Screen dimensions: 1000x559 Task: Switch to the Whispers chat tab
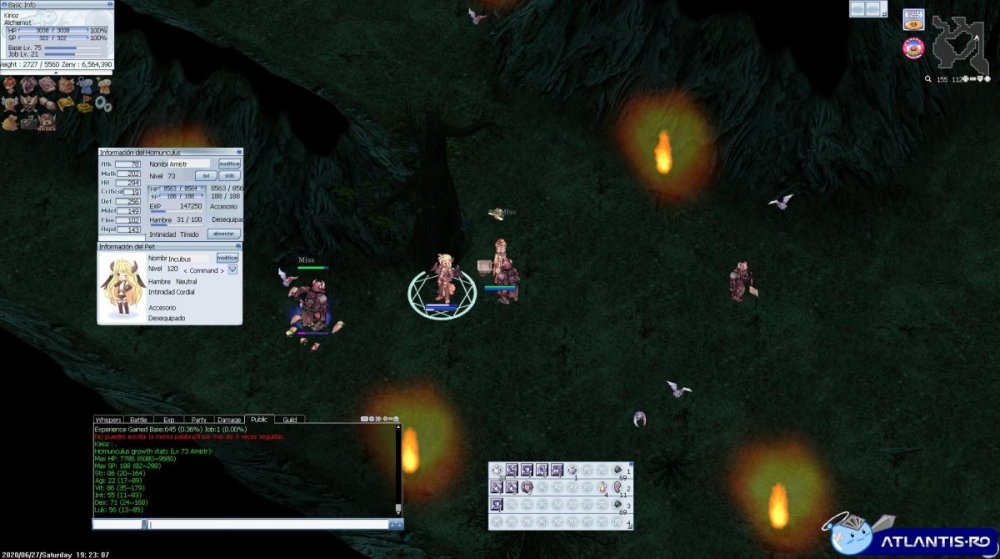[x=107, y=420]
